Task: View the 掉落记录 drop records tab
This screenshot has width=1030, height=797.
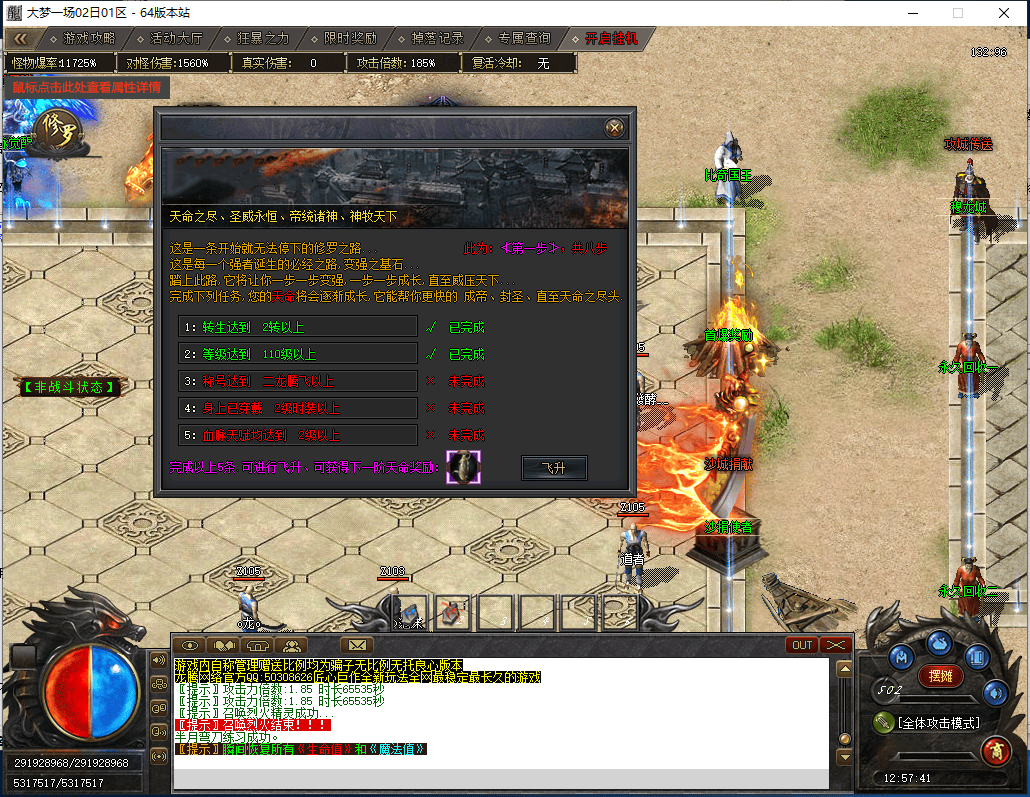Action: pos(430,38)
